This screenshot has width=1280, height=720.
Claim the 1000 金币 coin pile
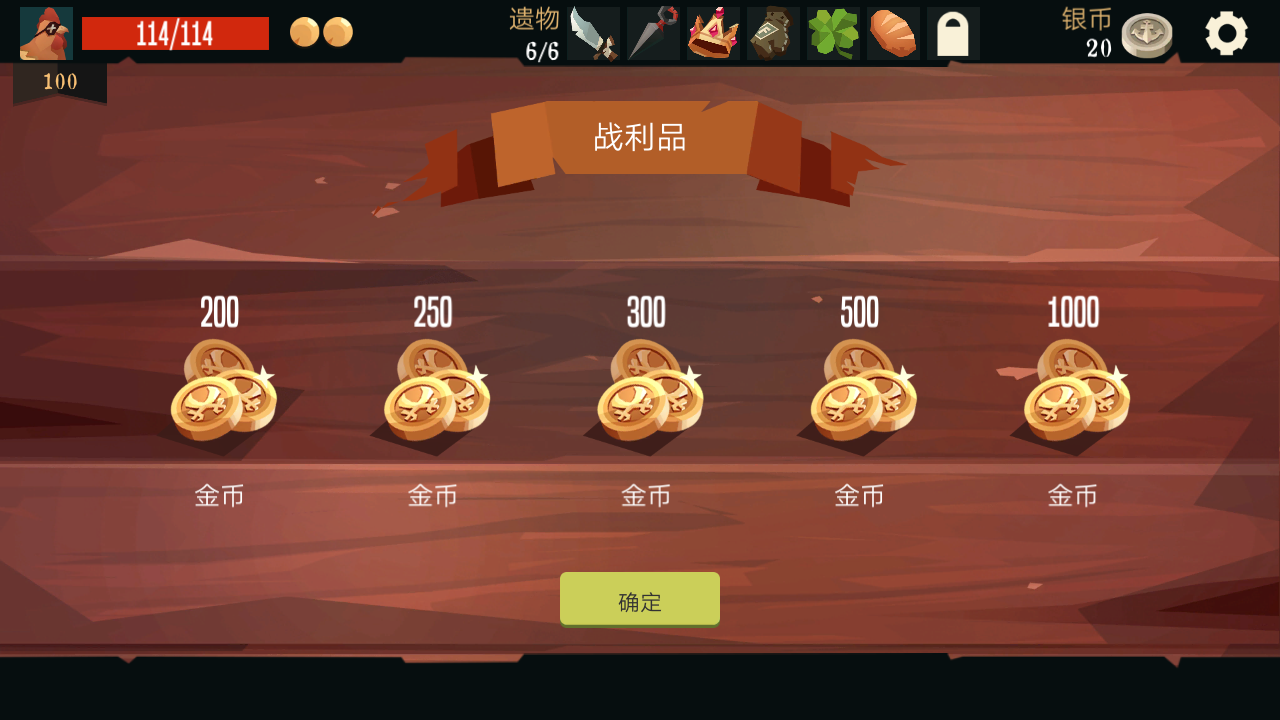point(1074,395)
